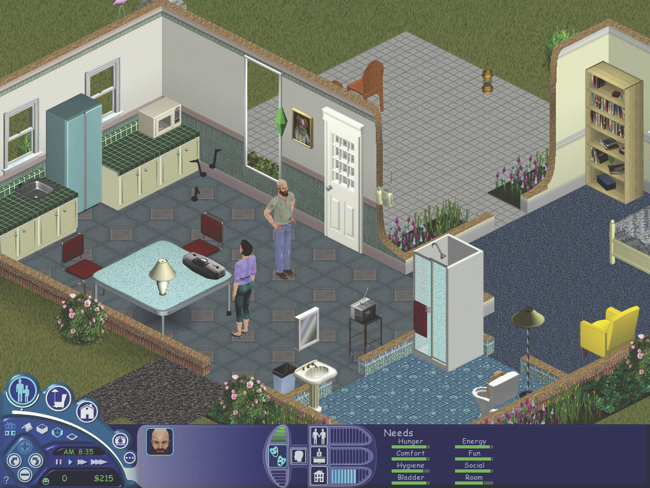
Task: Open the relationships panel showing two people
Action: coord(319,436)
